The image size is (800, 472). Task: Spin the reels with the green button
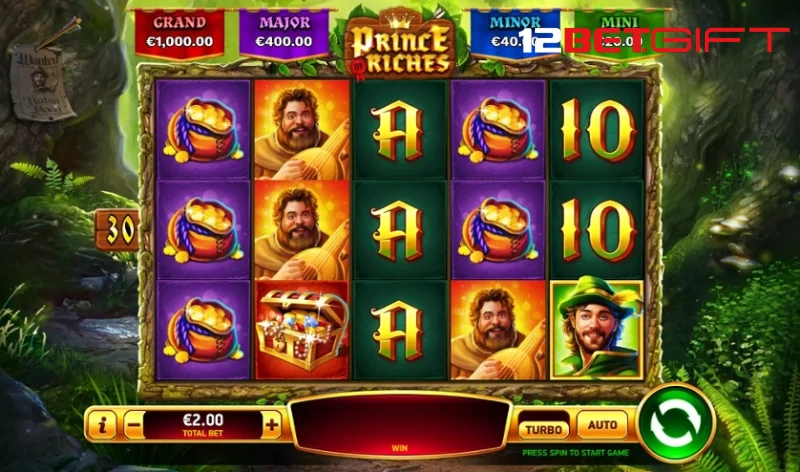tap(675, 423)
